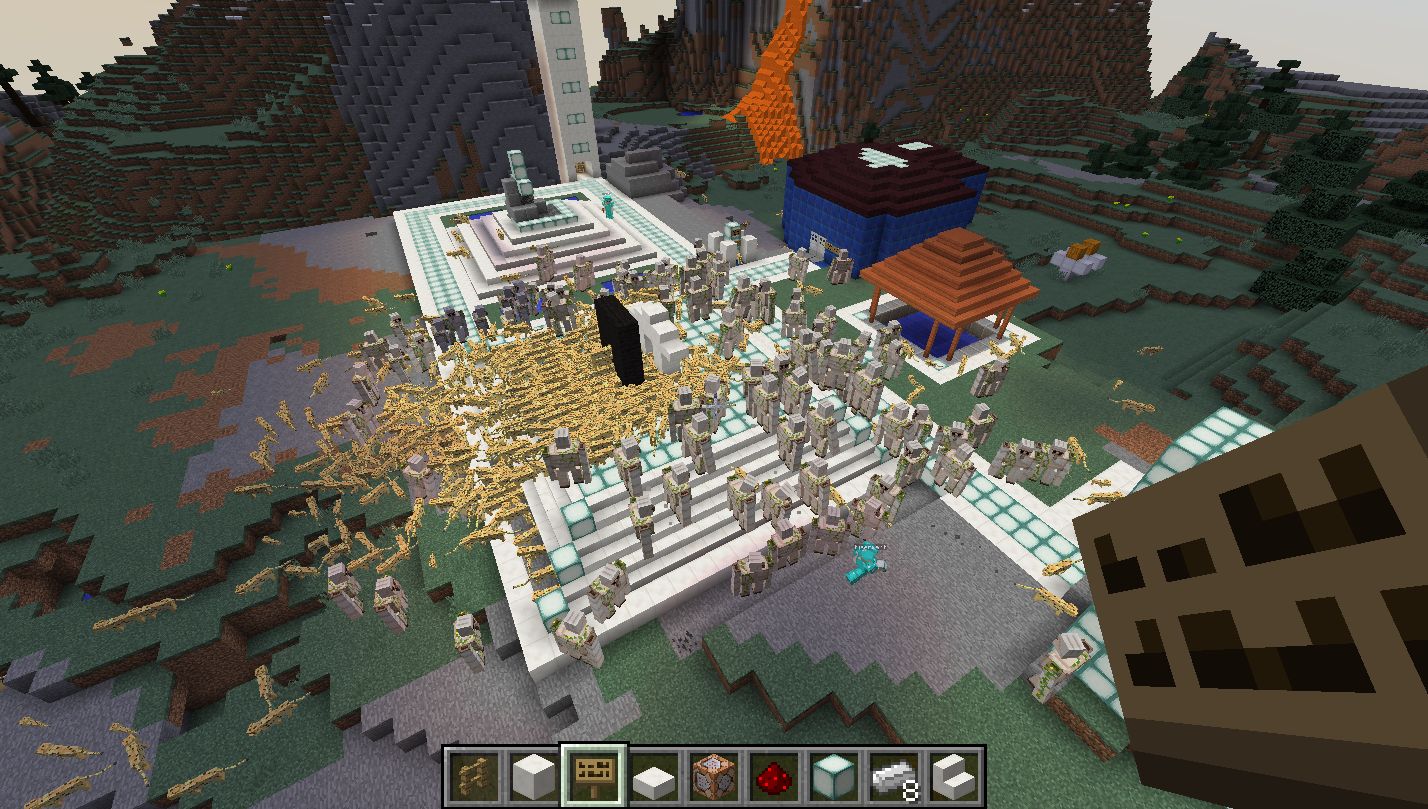
Task: Choose the teal-framed glass block slot
Action: 834,776
